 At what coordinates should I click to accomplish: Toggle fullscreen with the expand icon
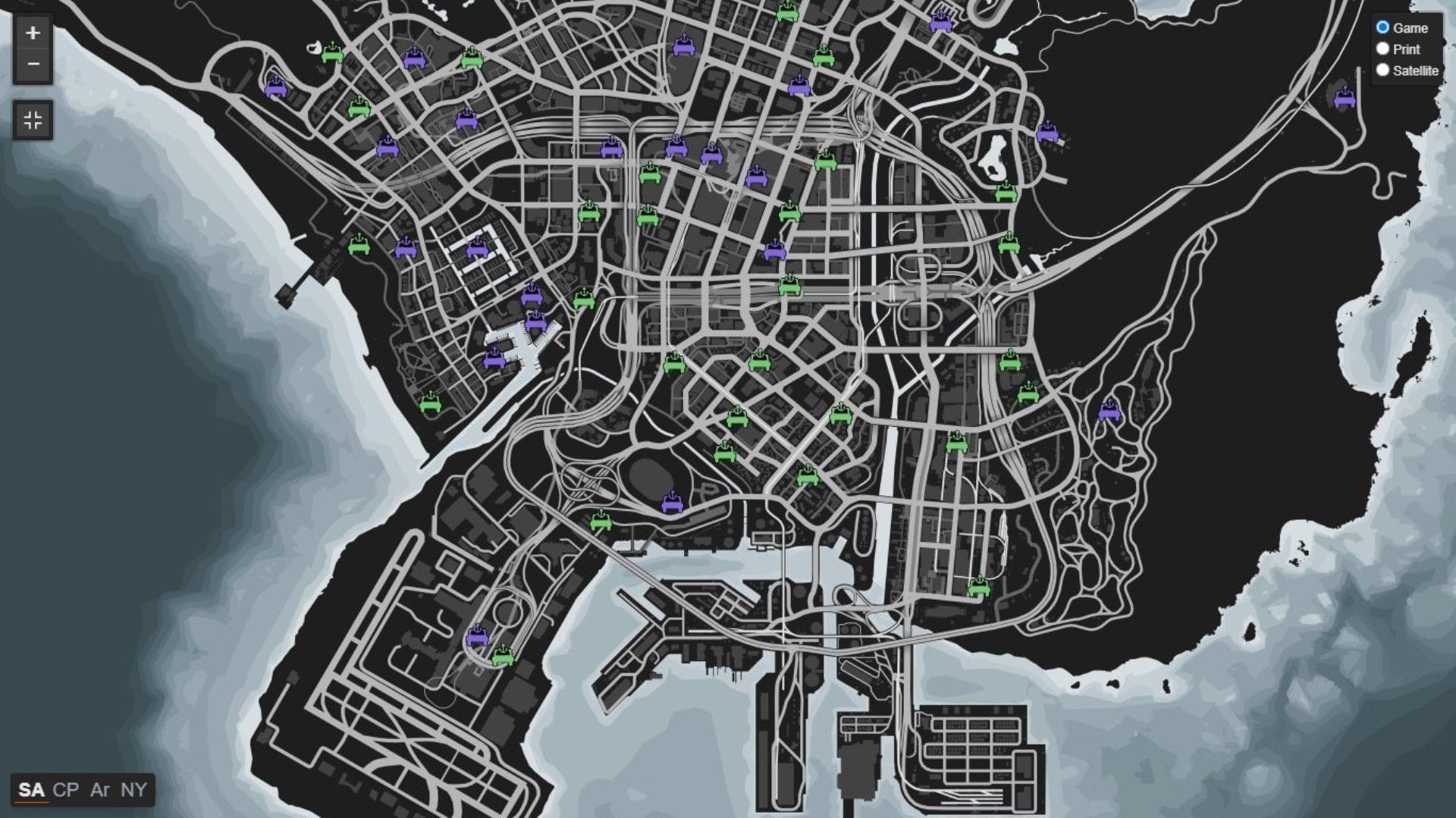[x=33, y=118]
